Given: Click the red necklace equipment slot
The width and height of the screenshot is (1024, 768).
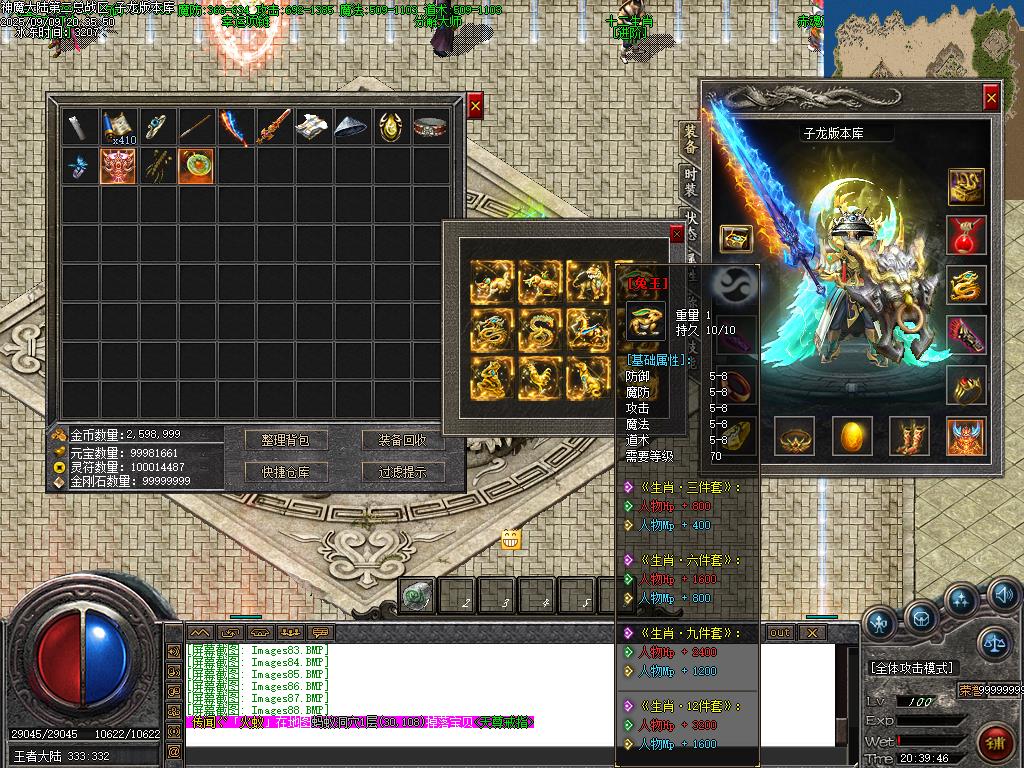Looking at the screenshot, I should click(x=966, y=235).
